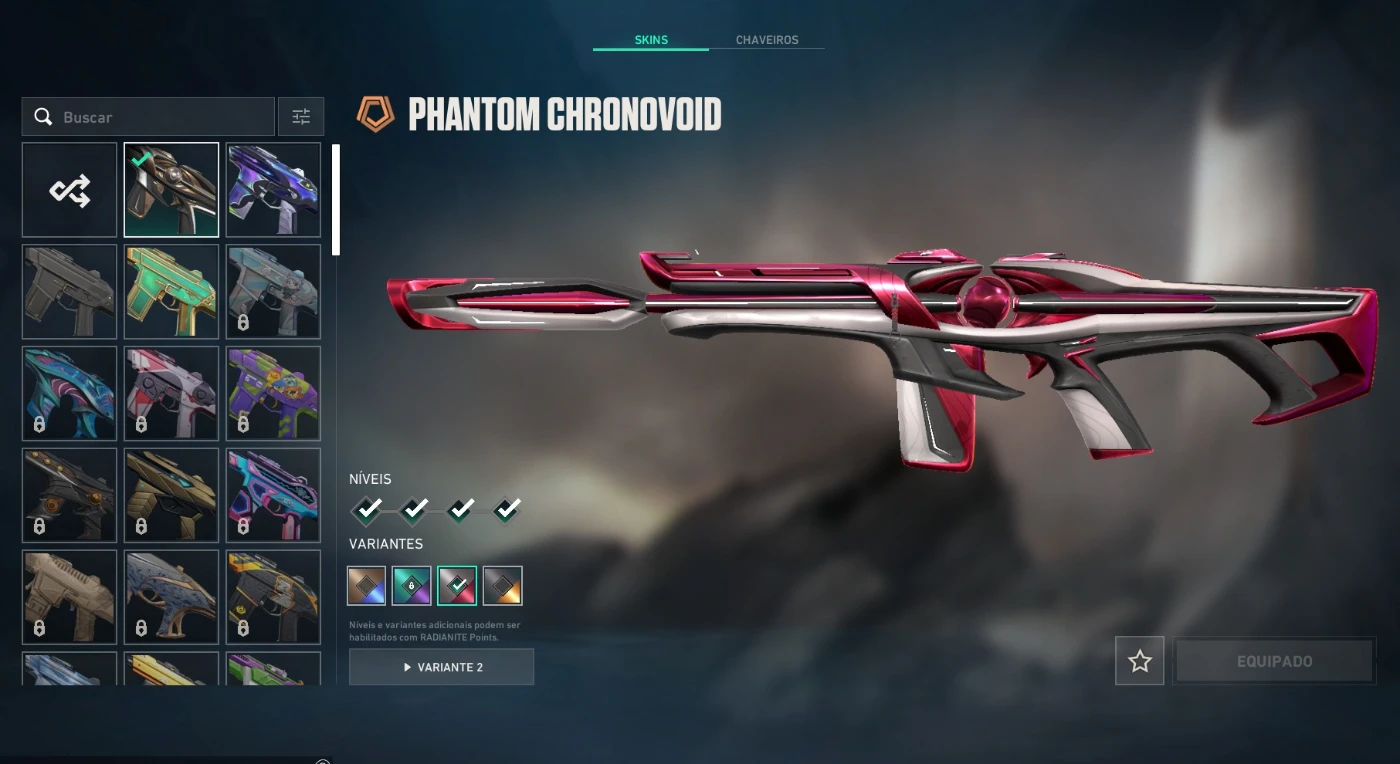Click the skin list scrollbar
The height and width of the screenshot is (764, 1400).
point(336,200)
